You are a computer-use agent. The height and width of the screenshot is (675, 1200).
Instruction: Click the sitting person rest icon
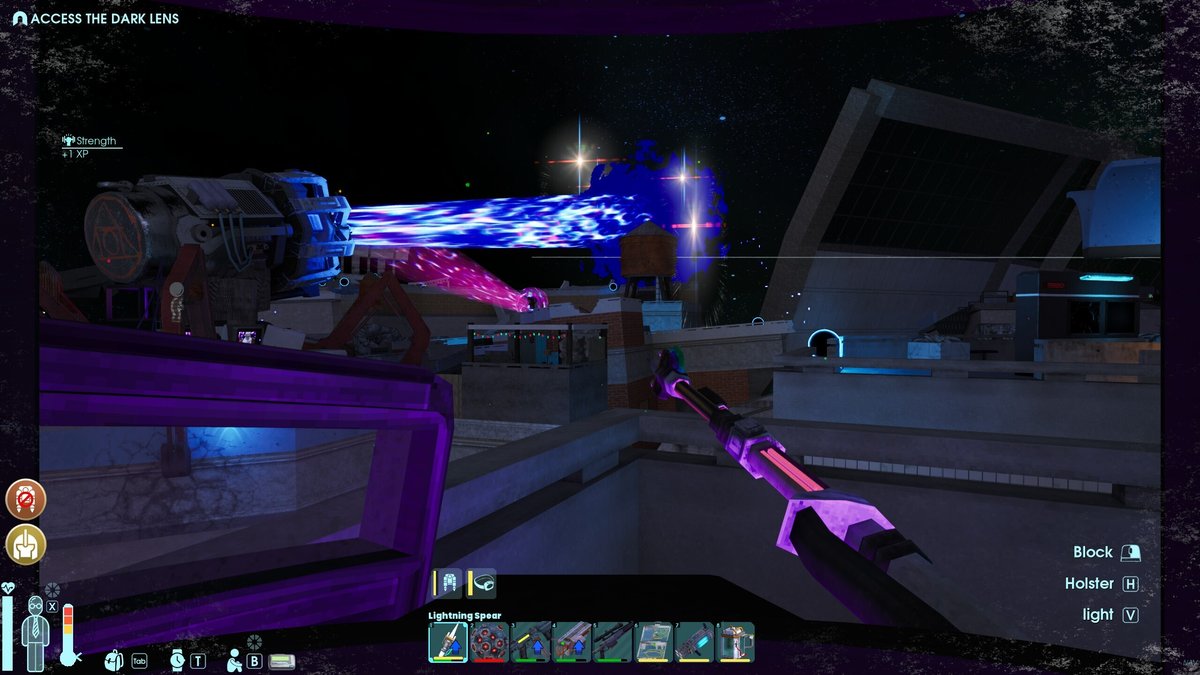coord(233,660)
